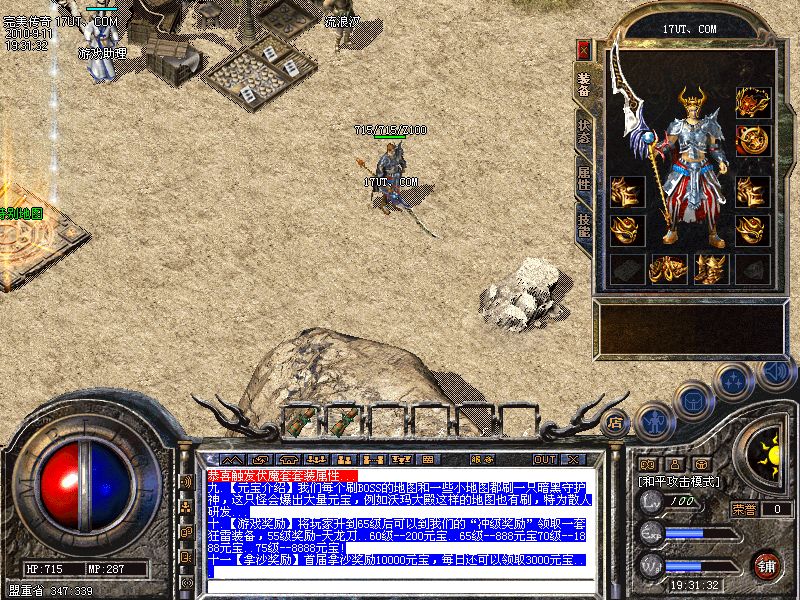Click the chat text input line
Image resolution: width=800 pixels, height=600 pixels.
coord(400,572)
